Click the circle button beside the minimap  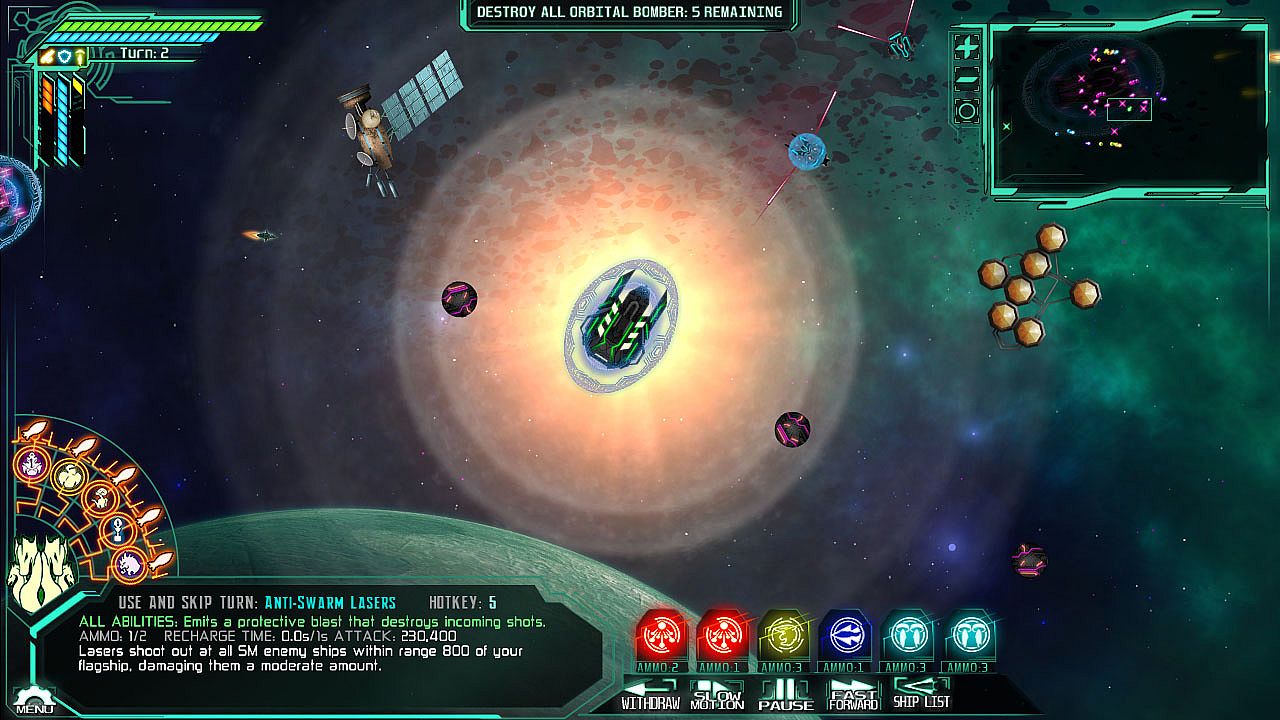coord(967,111)
